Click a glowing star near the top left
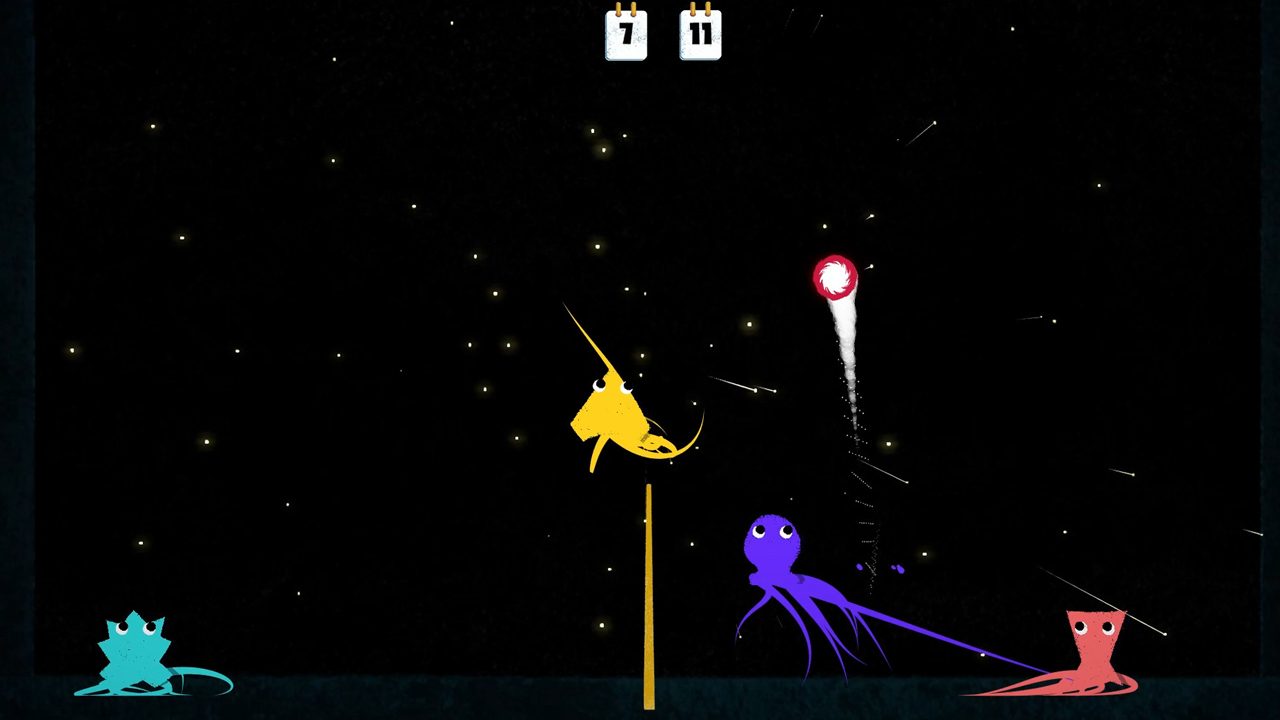Screen dimensions: 1280x720 tap(153, 126)
